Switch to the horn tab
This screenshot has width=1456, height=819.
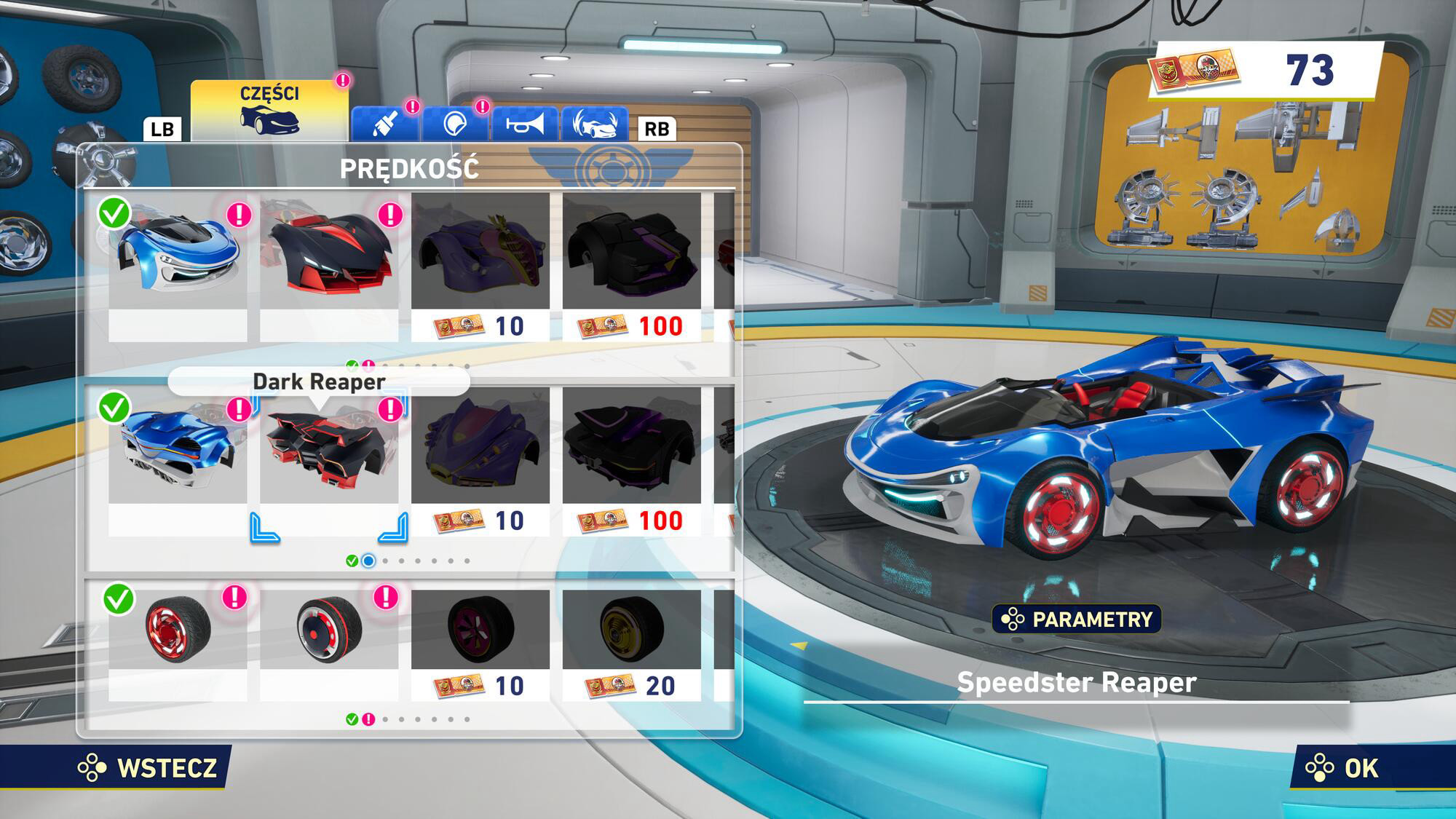click(525, 124)
